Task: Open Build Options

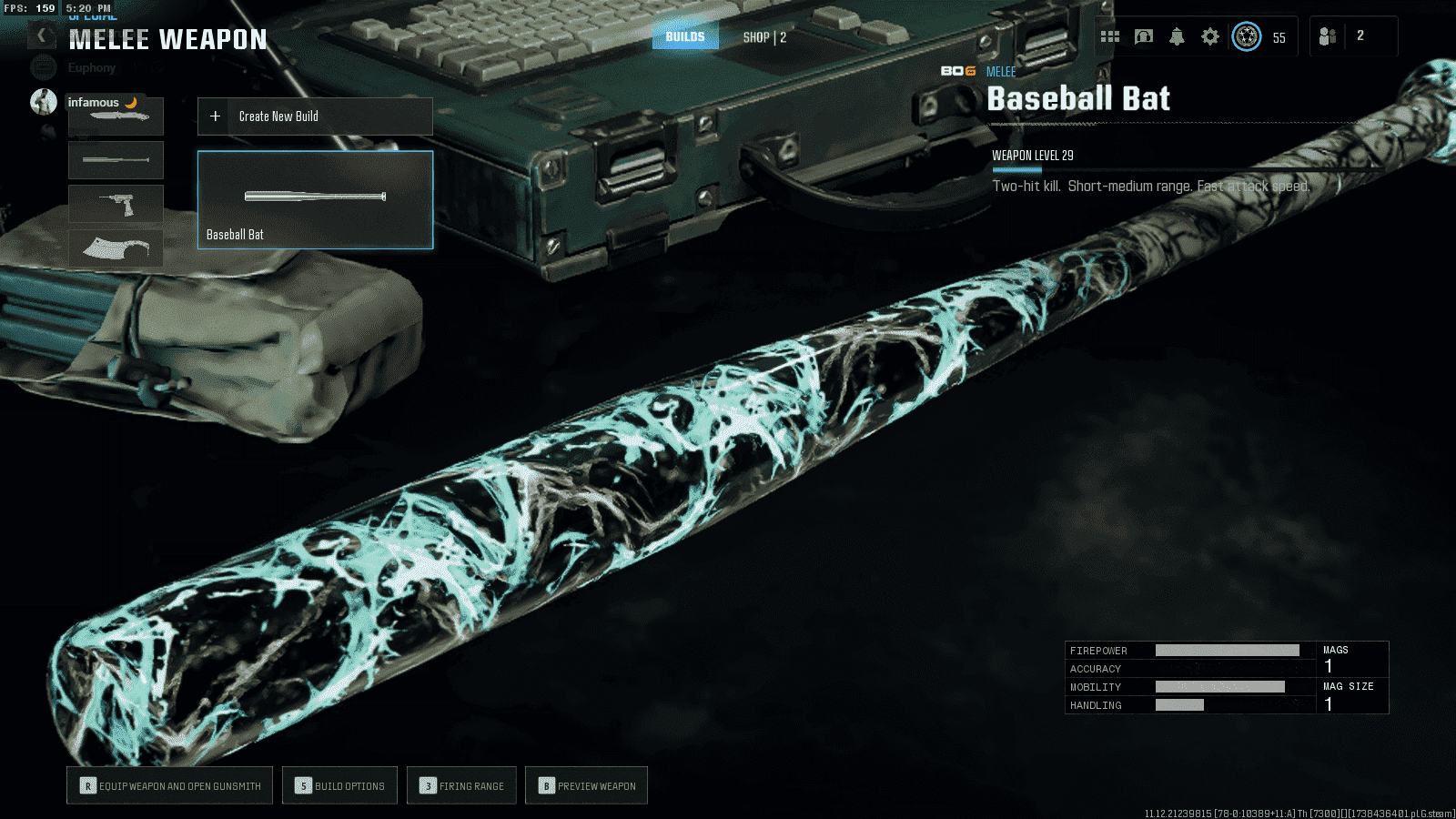Action: click(339, 785)
